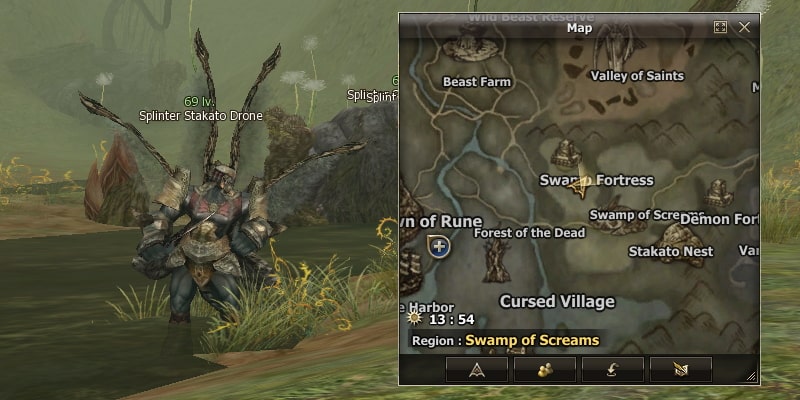
Task: Maximize the Map window
Action: point(720,28)
